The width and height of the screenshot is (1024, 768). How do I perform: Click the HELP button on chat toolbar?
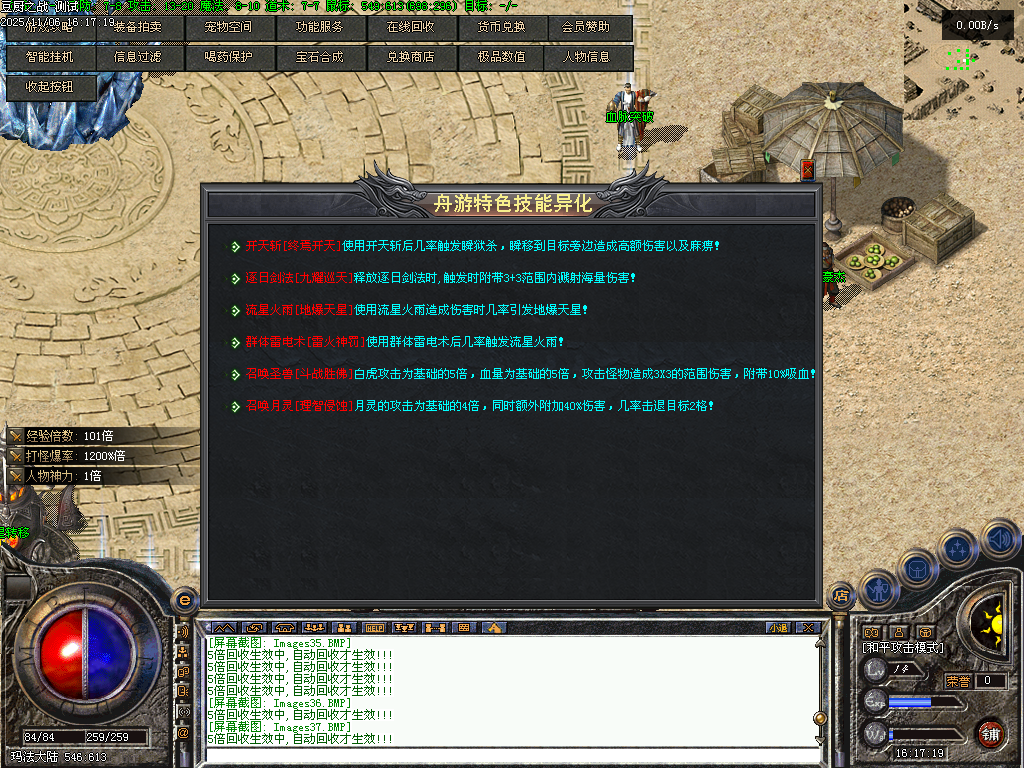click(375, 628)
